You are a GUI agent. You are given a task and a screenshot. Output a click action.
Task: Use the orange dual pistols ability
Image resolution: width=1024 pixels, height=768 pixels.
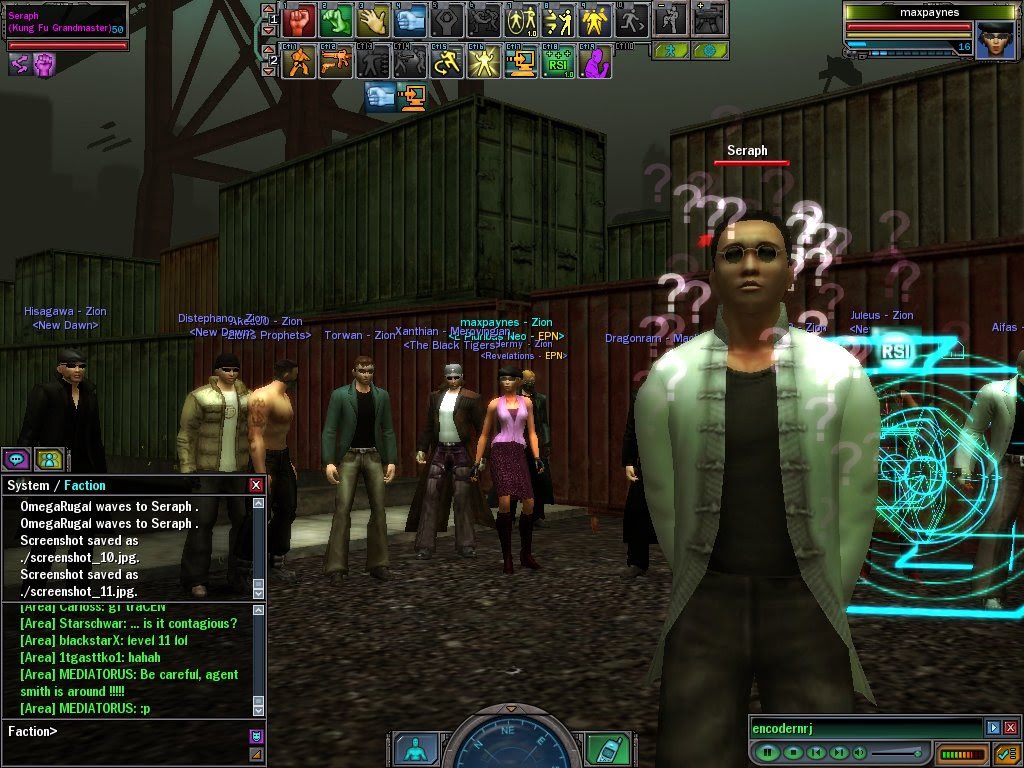pyautogui.click(x=335, y=62)
